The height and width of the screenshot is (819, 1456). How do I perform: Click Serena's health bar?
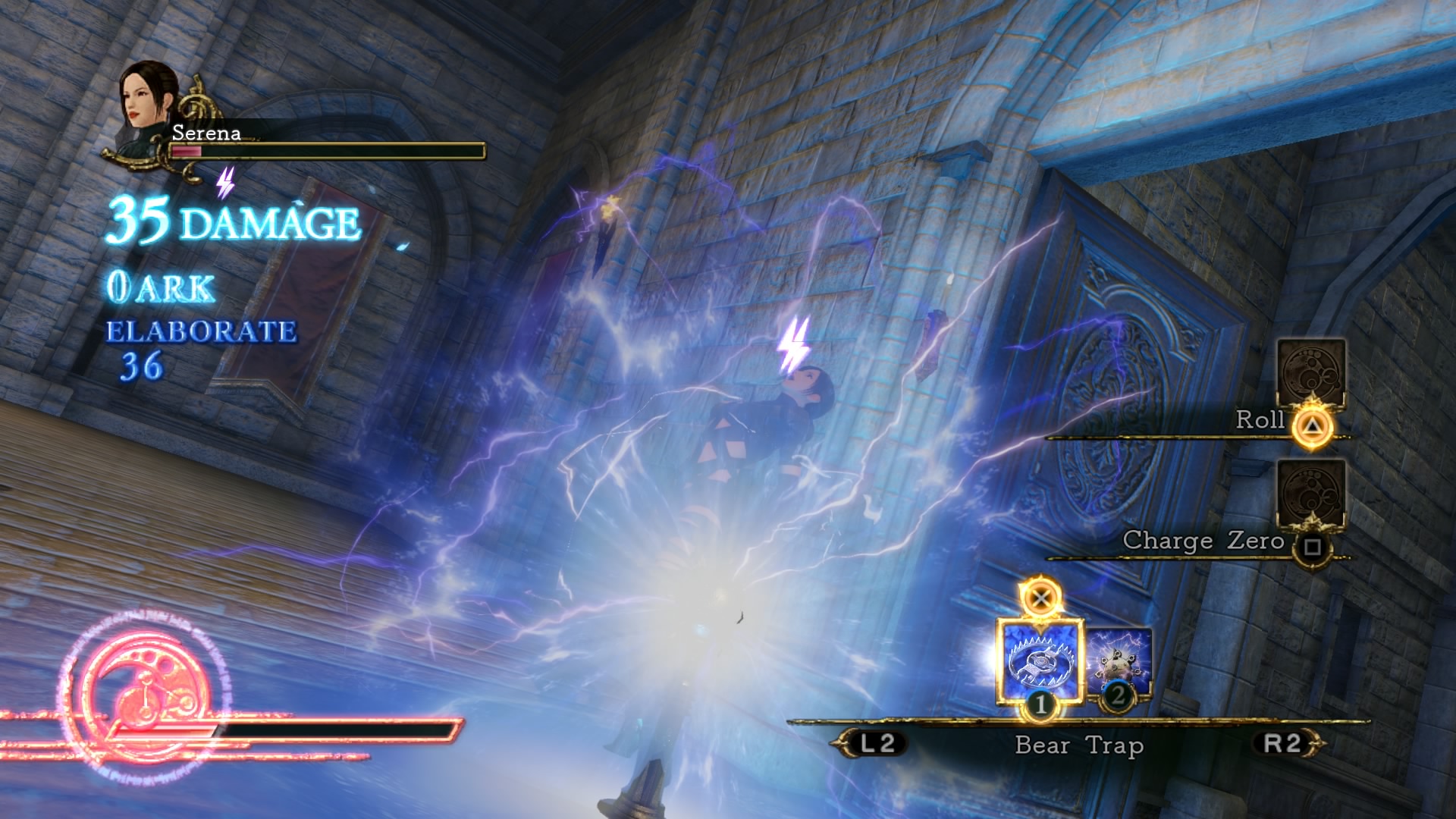[x=326, y=149]
